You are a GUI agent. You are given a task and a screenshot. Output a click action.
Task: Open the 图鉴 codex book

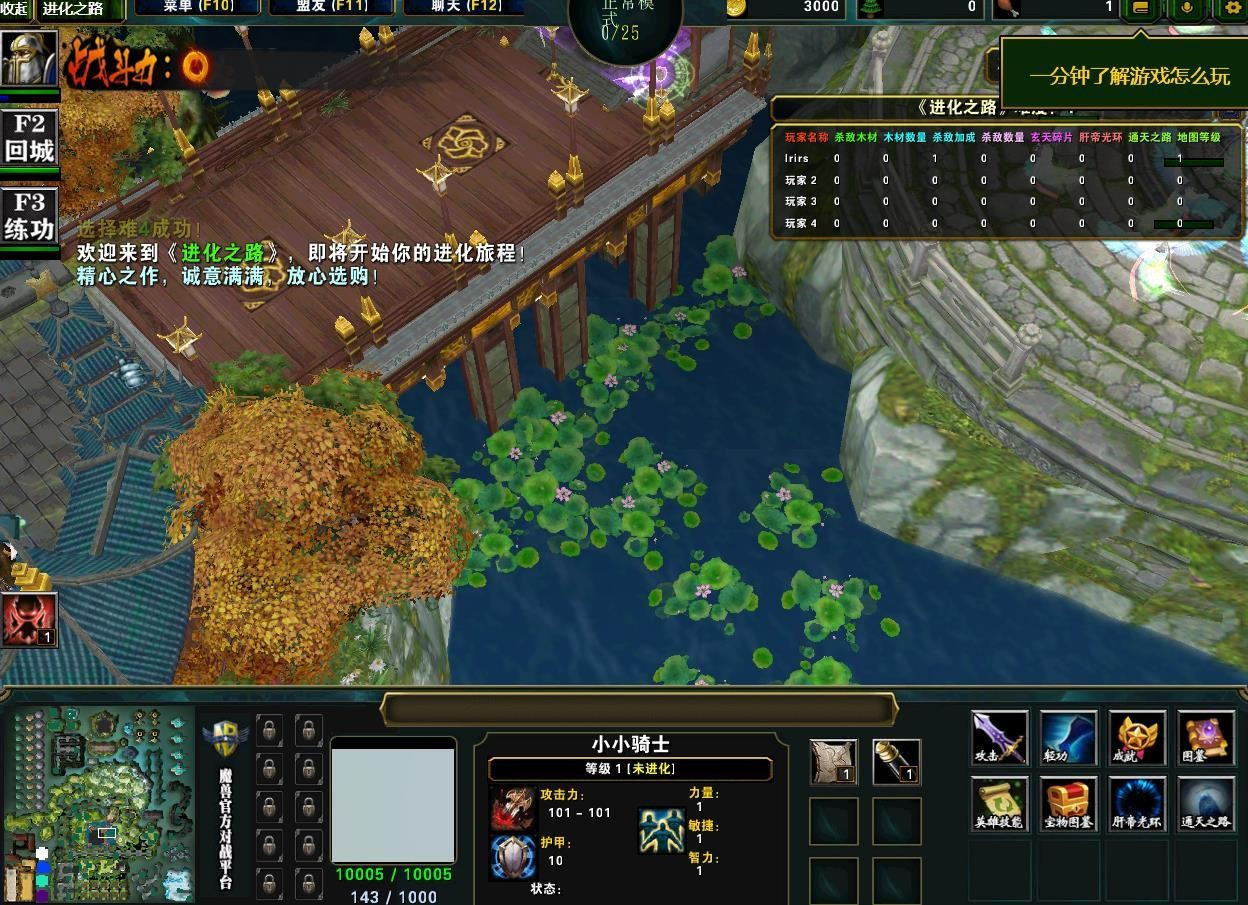[1205, 738]
